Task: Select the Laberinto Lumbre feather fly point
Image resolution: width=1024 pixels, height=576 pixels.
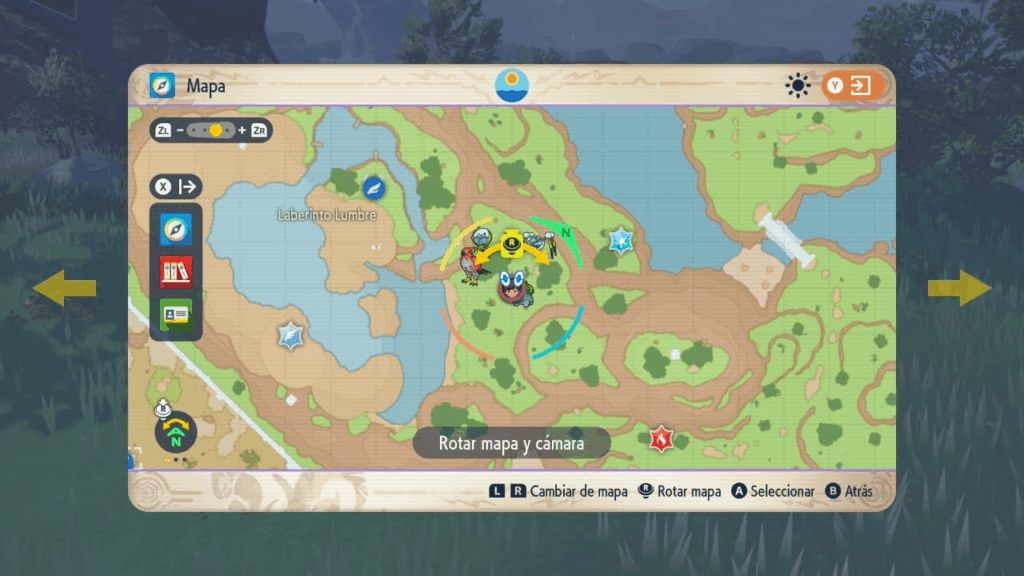Action: click(374, 187)
